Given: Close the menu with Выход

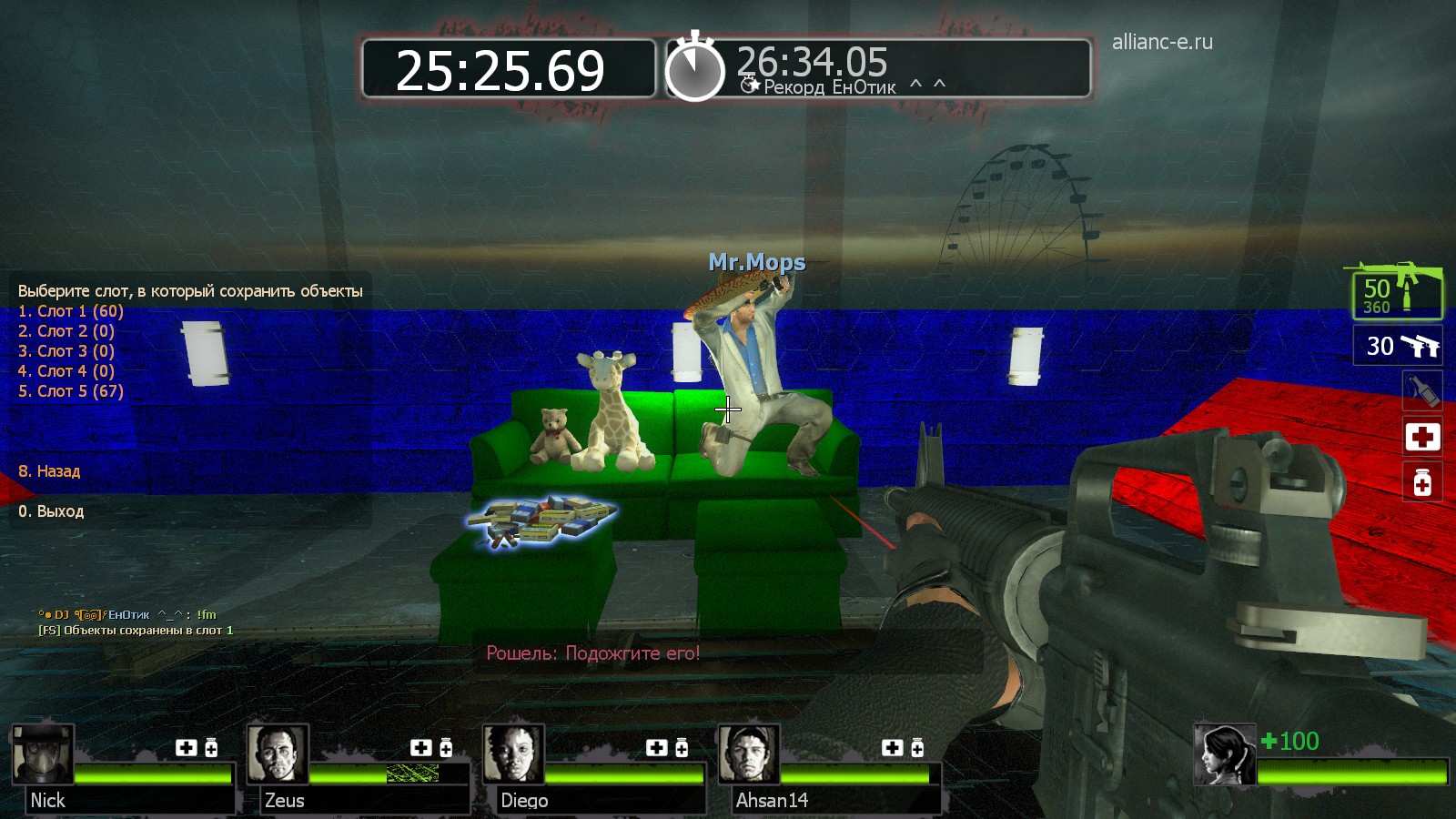Looking at the screenshot, I should click(51, 511).
